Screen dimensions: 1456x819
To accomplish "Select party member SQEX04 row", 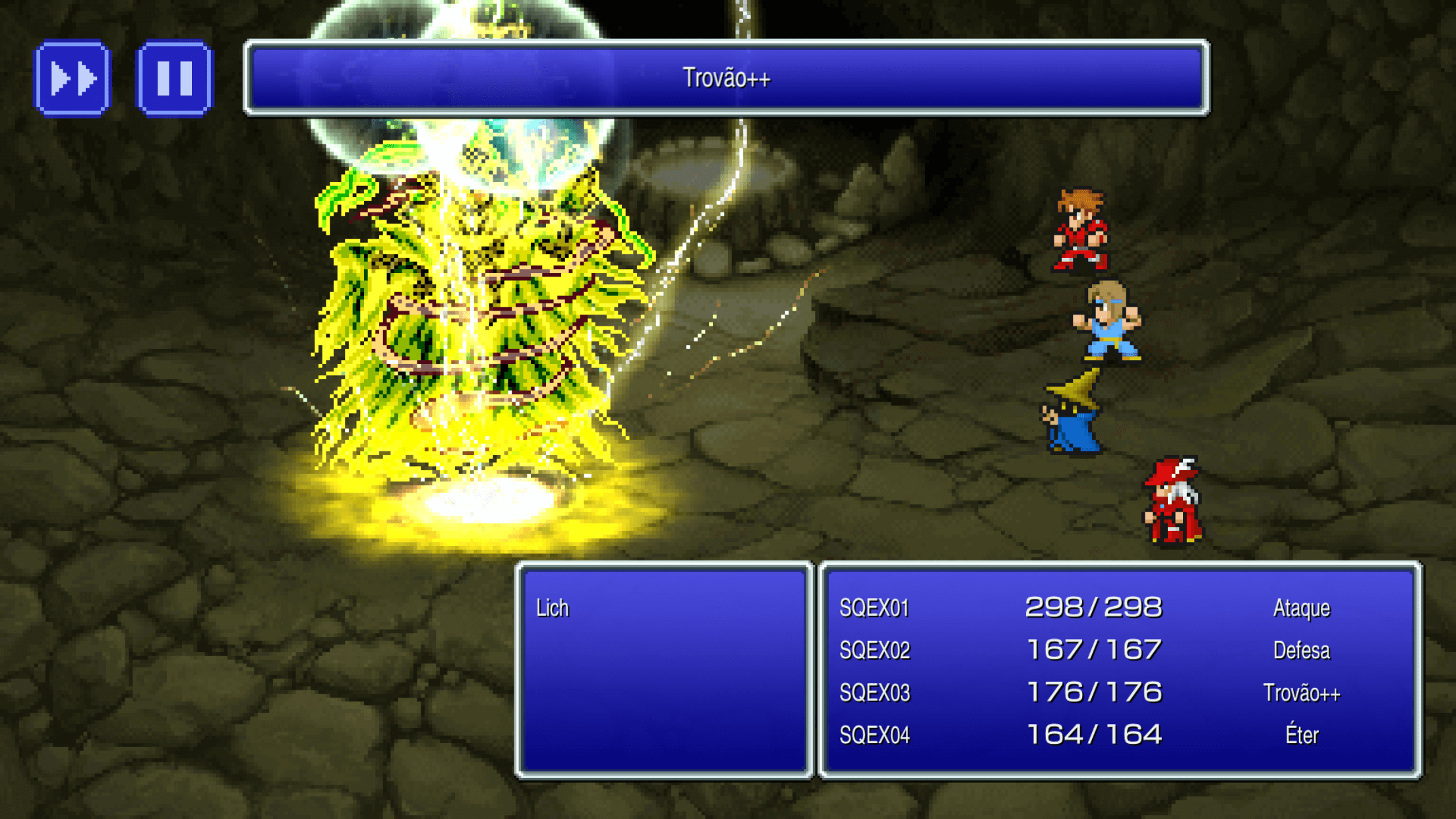I will tap(874, 735).
